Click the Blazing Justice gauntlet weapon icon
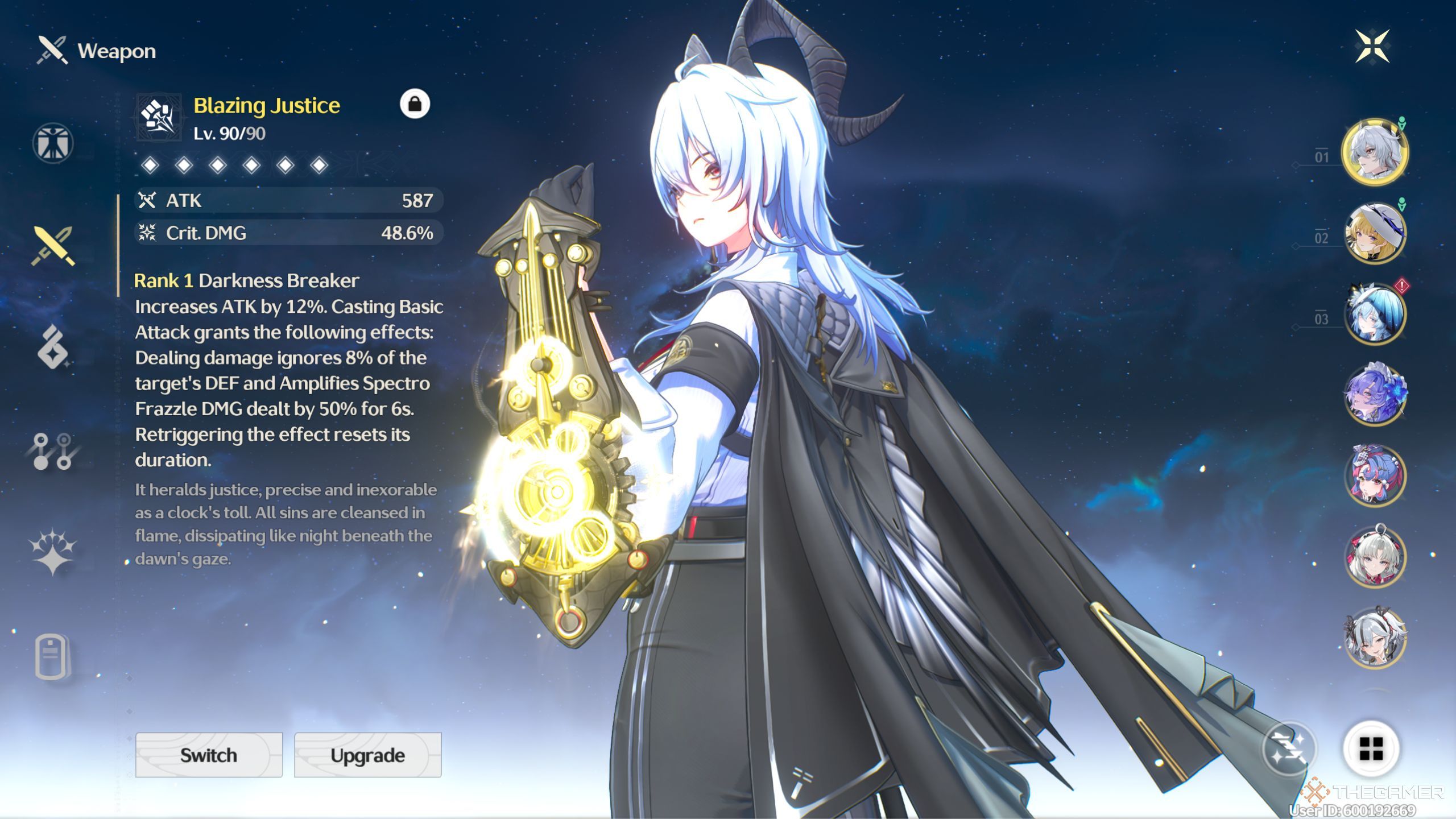Viewport: 1456px width, 819px height. 159,117
